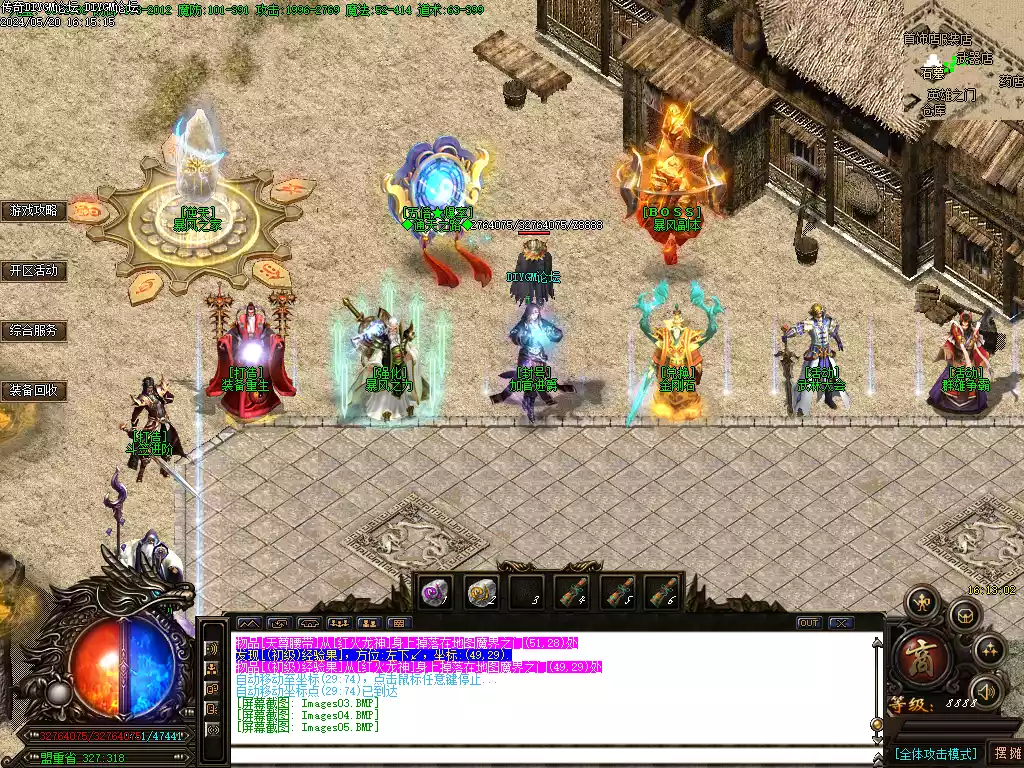Use the purple orb item in hotbar slot 1
Image resolution: width=1024 pixels, height=768 pixels.
point(435,592)
